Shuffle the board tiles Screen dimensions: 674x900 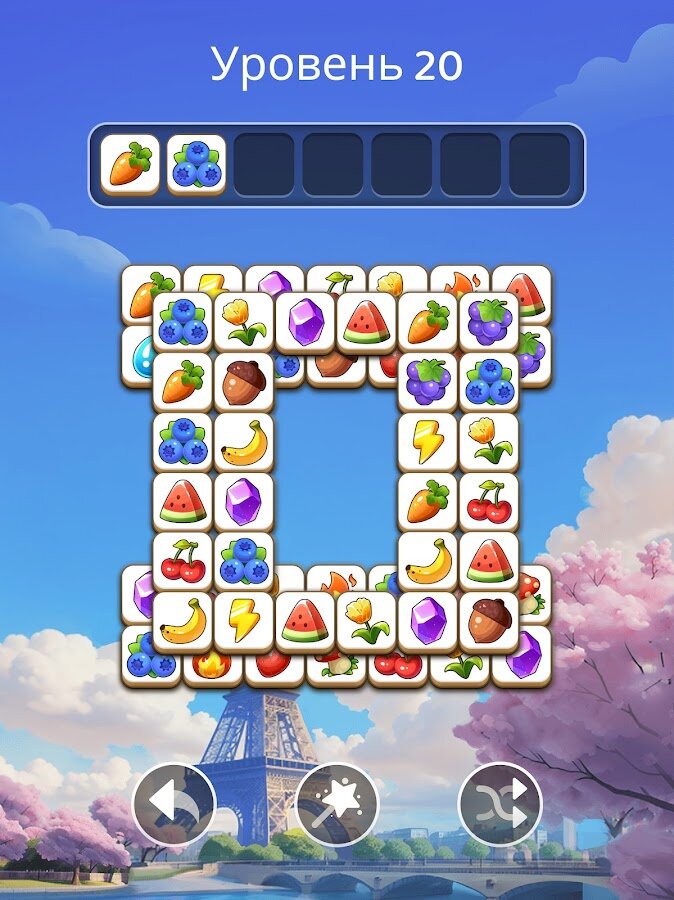[500, 804]
